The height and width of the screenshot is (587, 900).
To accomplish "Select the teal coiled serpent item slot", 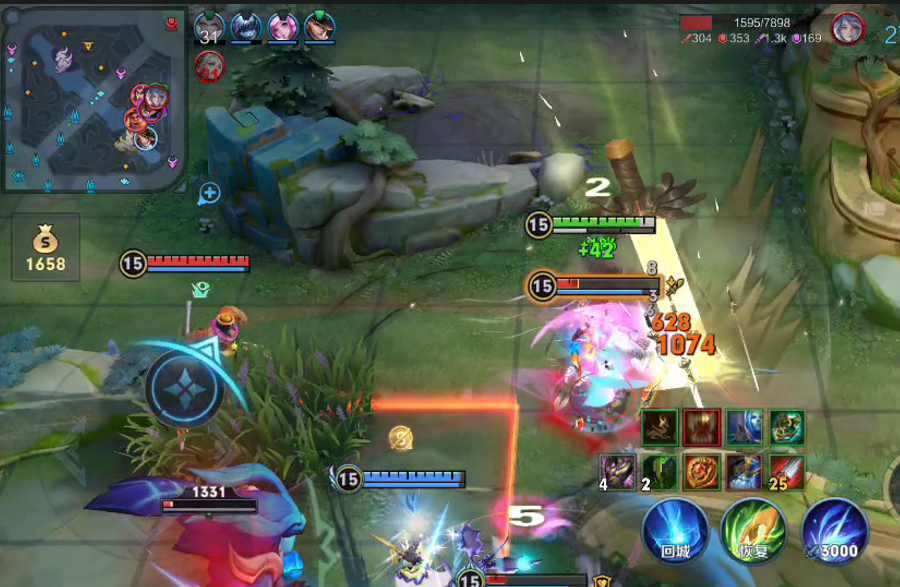I will pyautogui.click(x=787, y=427).
